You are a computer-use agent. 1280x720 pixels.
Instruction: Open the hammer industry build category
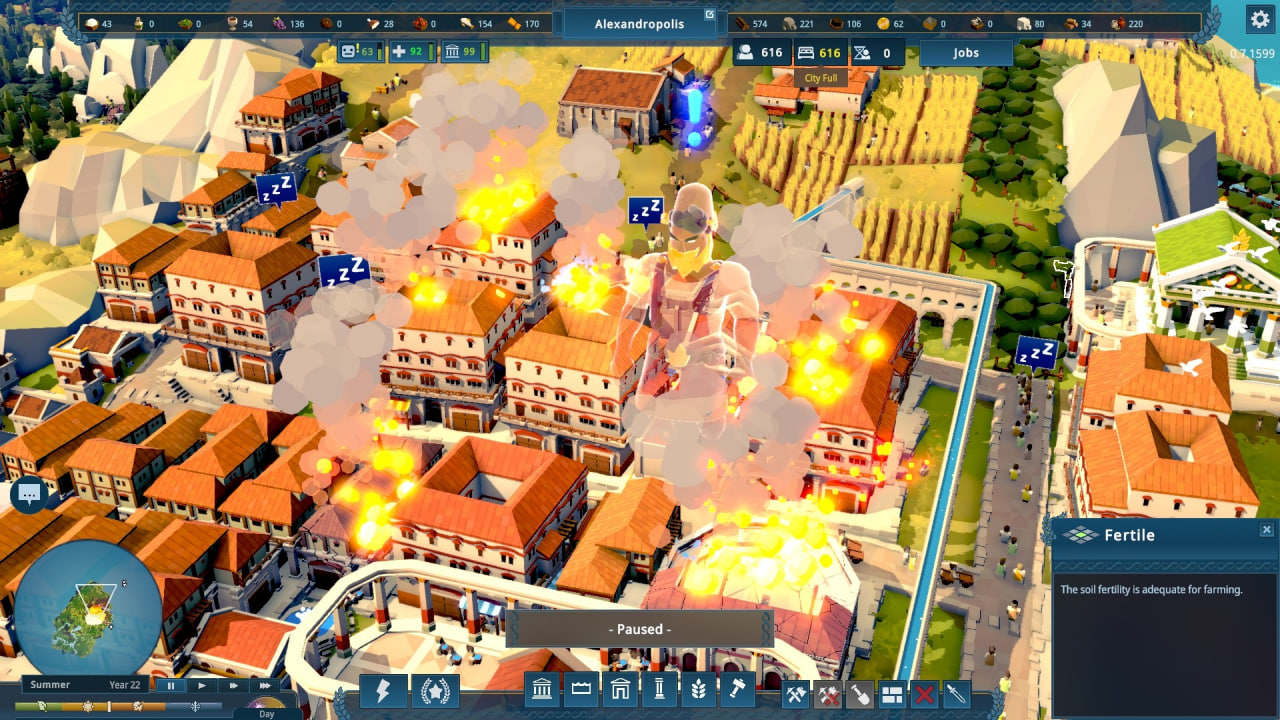[737, 691]
